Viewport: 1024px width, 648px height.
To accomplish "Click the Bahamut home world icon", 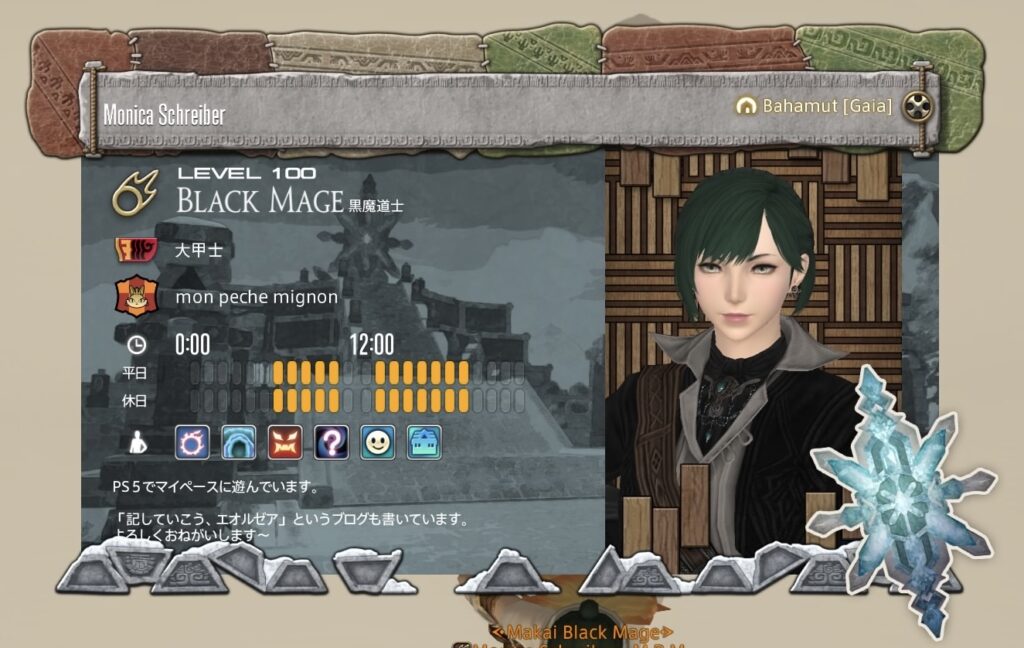I will click(x=745, y=105).
